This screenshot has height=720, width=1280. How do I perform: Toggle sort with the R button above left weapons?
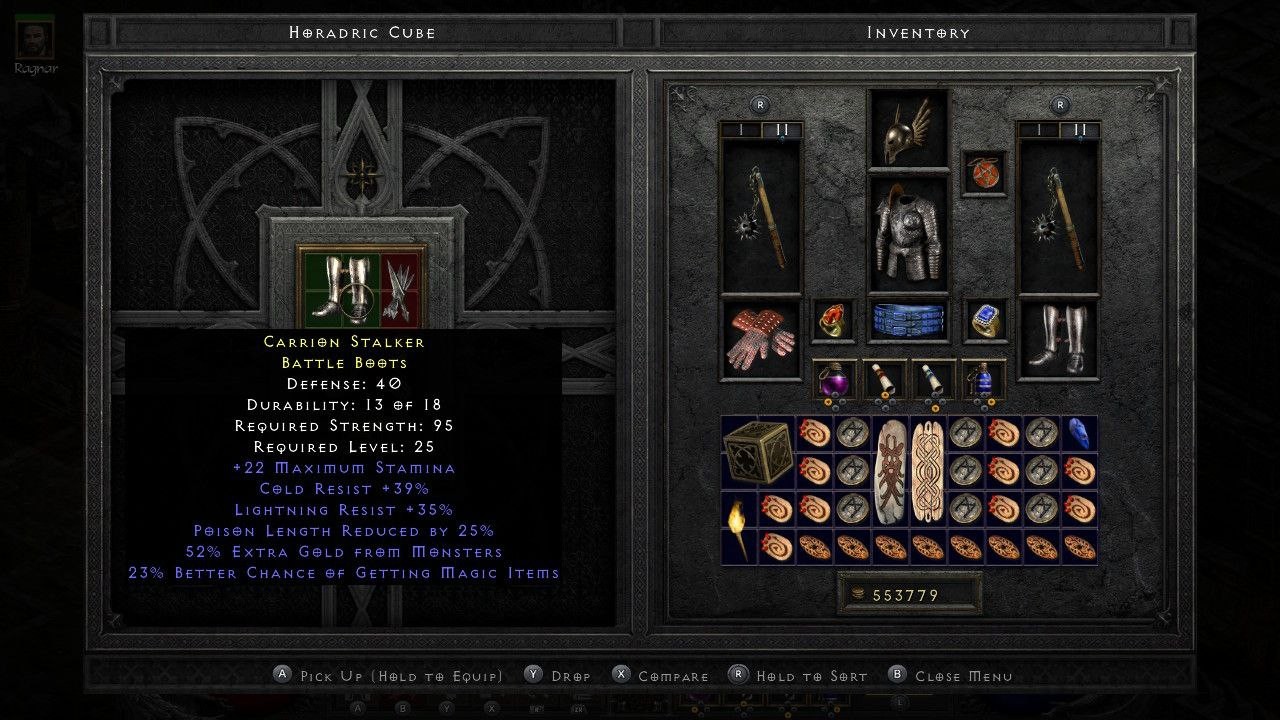click(x=758, y=104)
